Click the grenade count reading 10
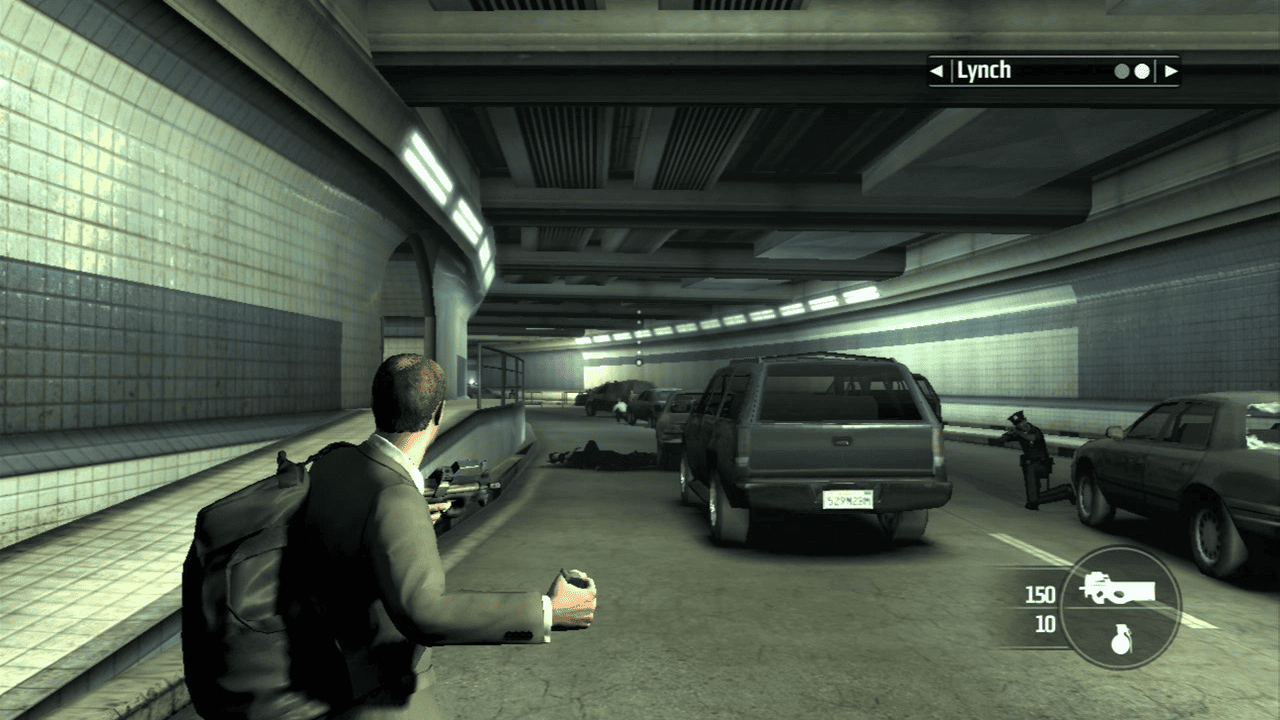The height and width of the screenshot is (720, 1280). 1044,622
